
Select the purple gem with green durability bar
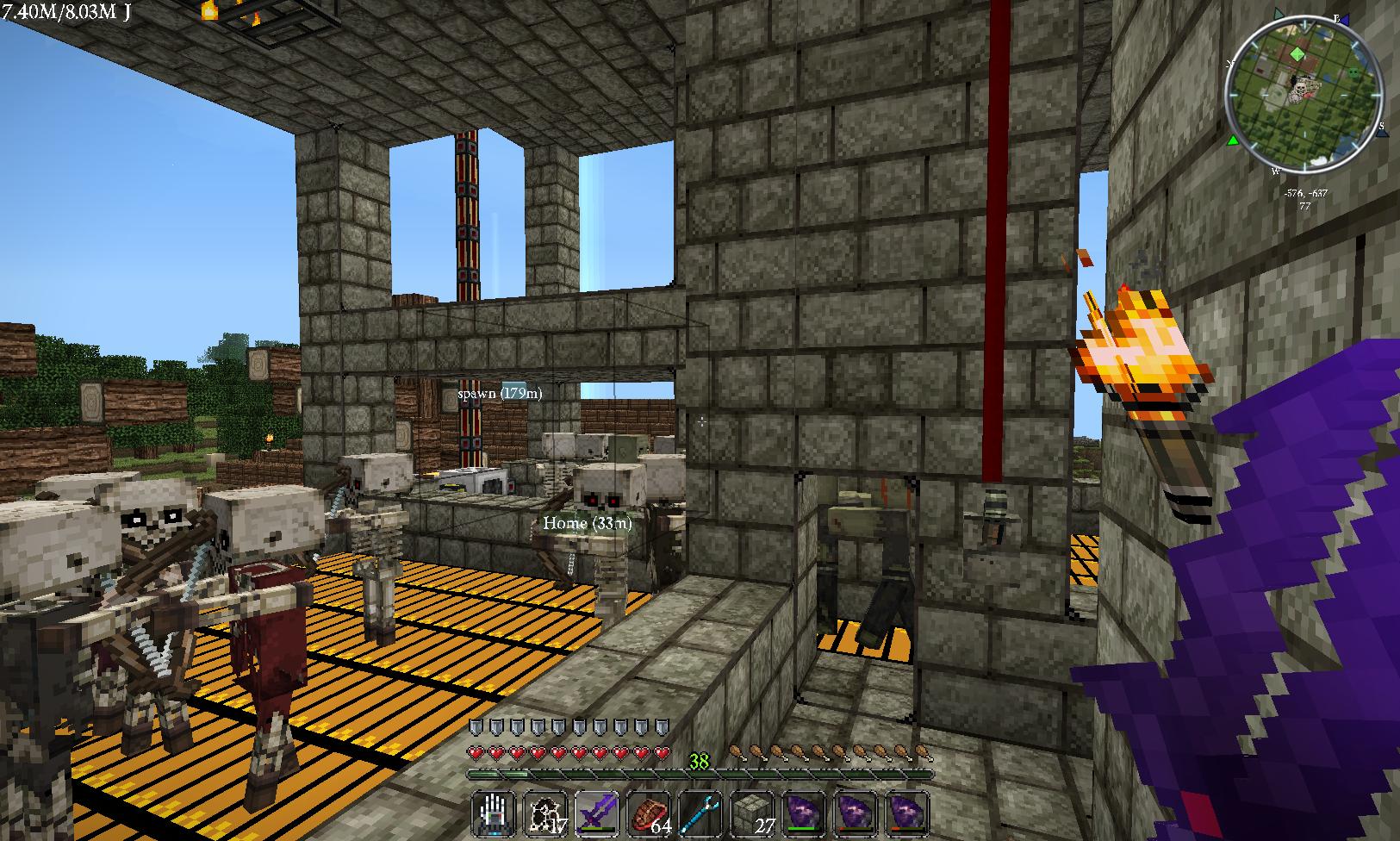803,814
